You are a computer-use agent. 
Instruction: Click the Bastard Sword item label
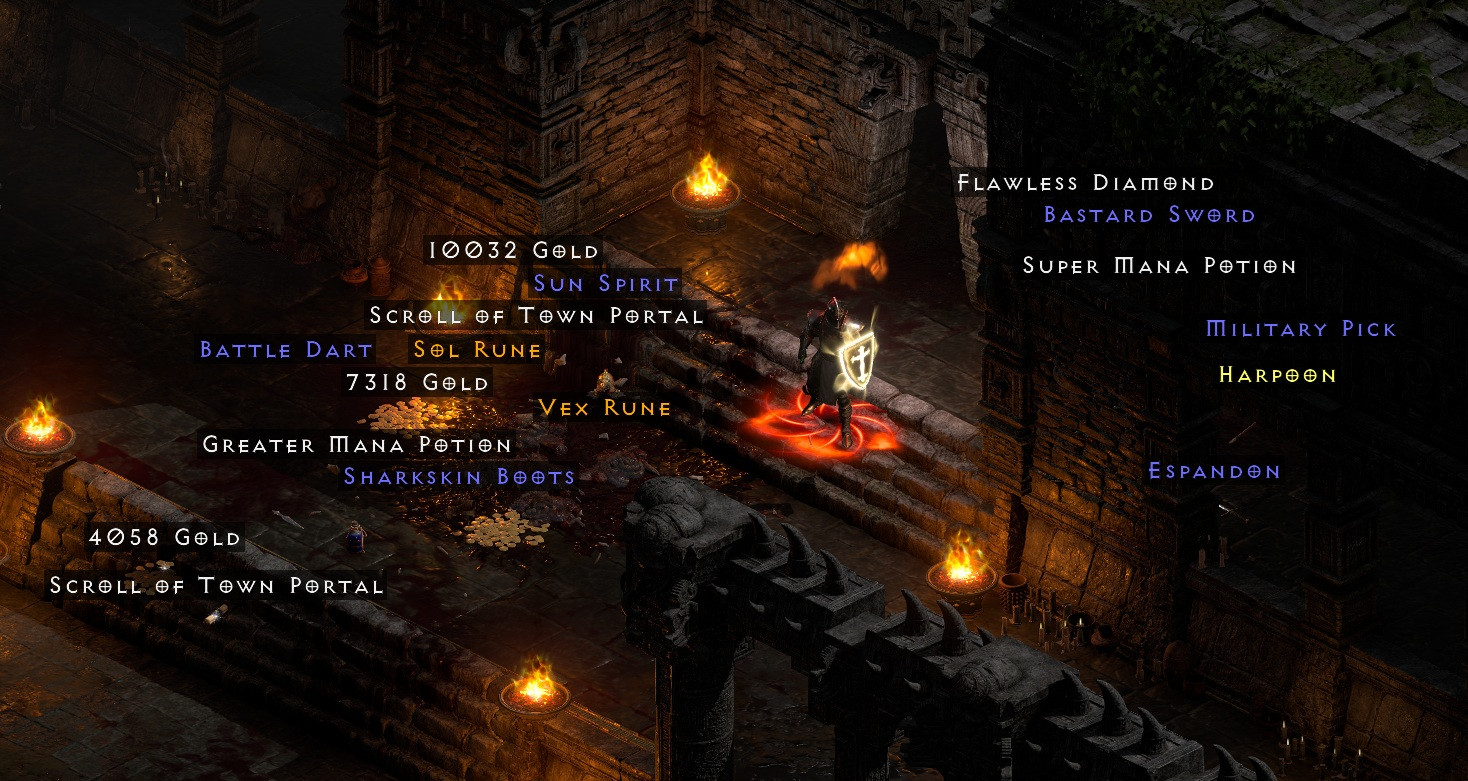tap(1149, 215)
